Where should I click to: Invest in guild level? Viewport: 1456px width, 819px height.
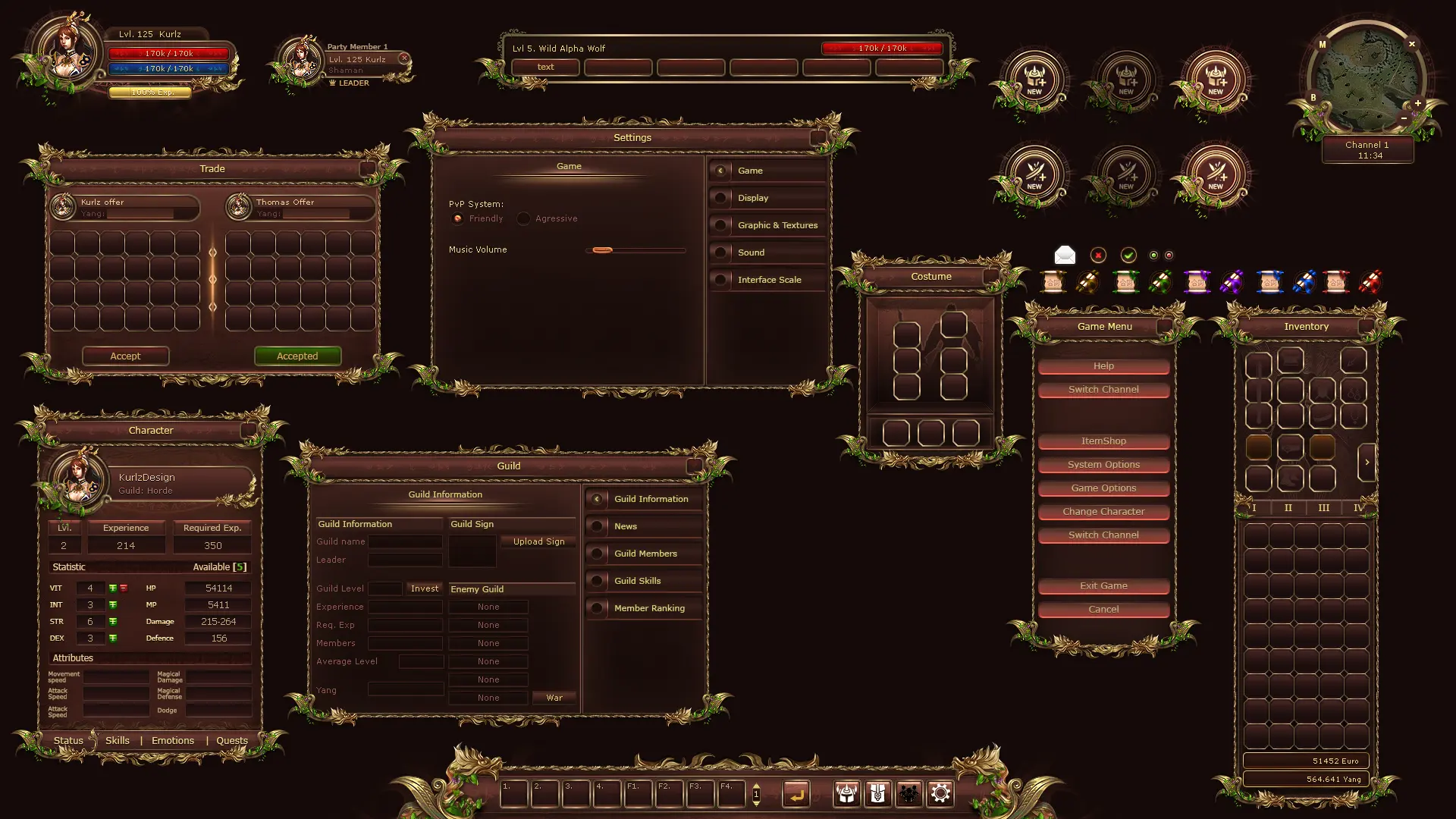(424, 588)
